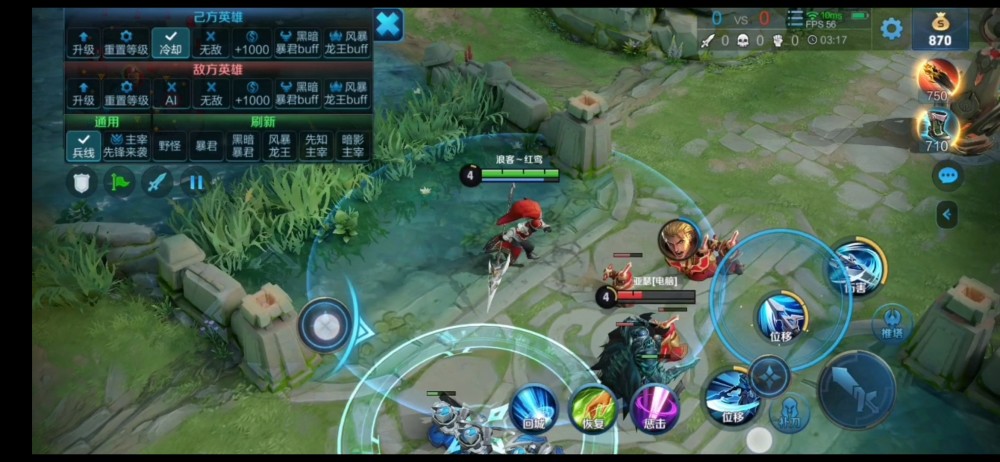
Task: Use the 恢复 heal ability
Action: (x=593, y=408)
